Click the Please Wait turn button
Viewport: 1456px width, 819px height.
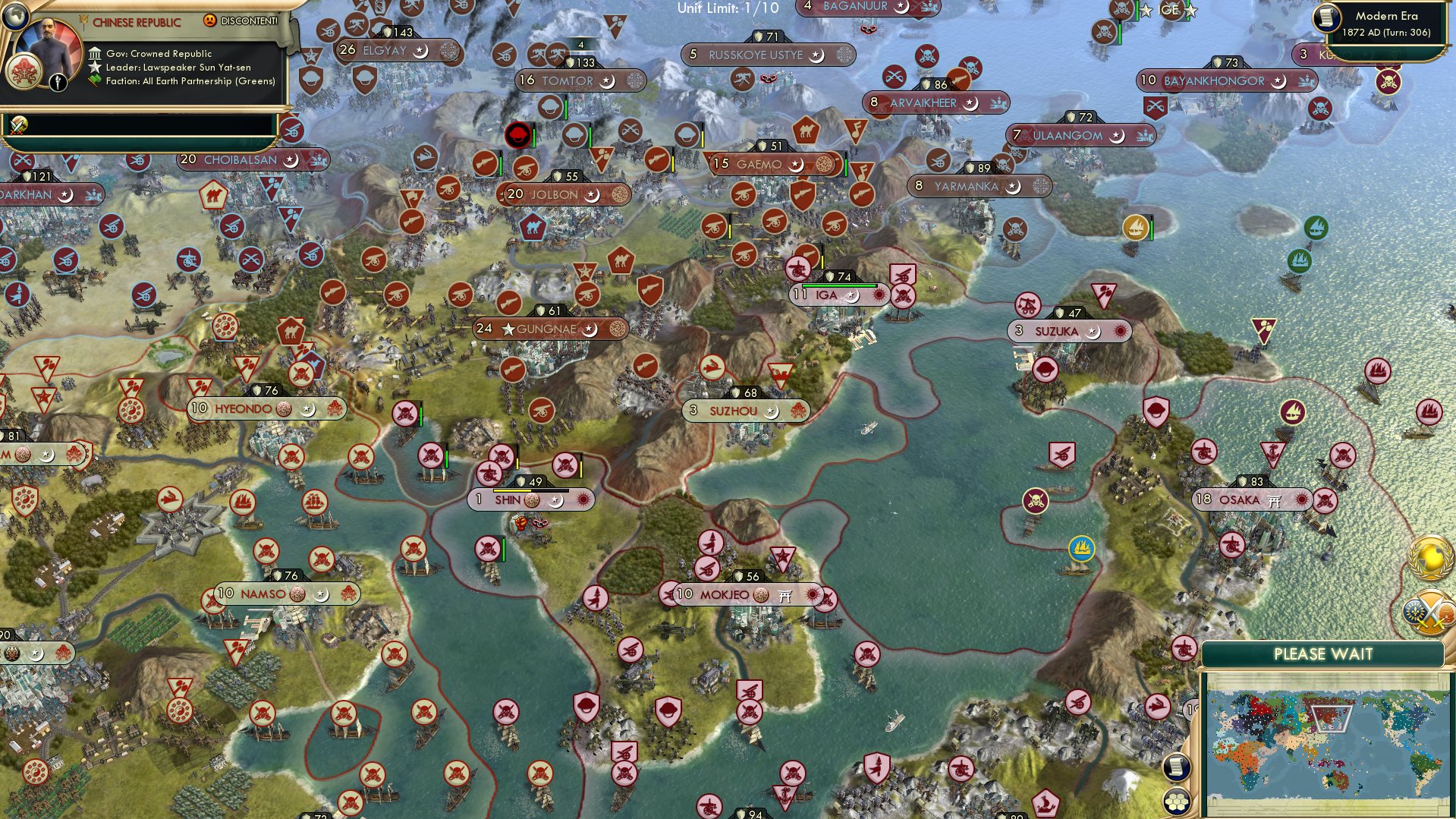[1322, 654]
